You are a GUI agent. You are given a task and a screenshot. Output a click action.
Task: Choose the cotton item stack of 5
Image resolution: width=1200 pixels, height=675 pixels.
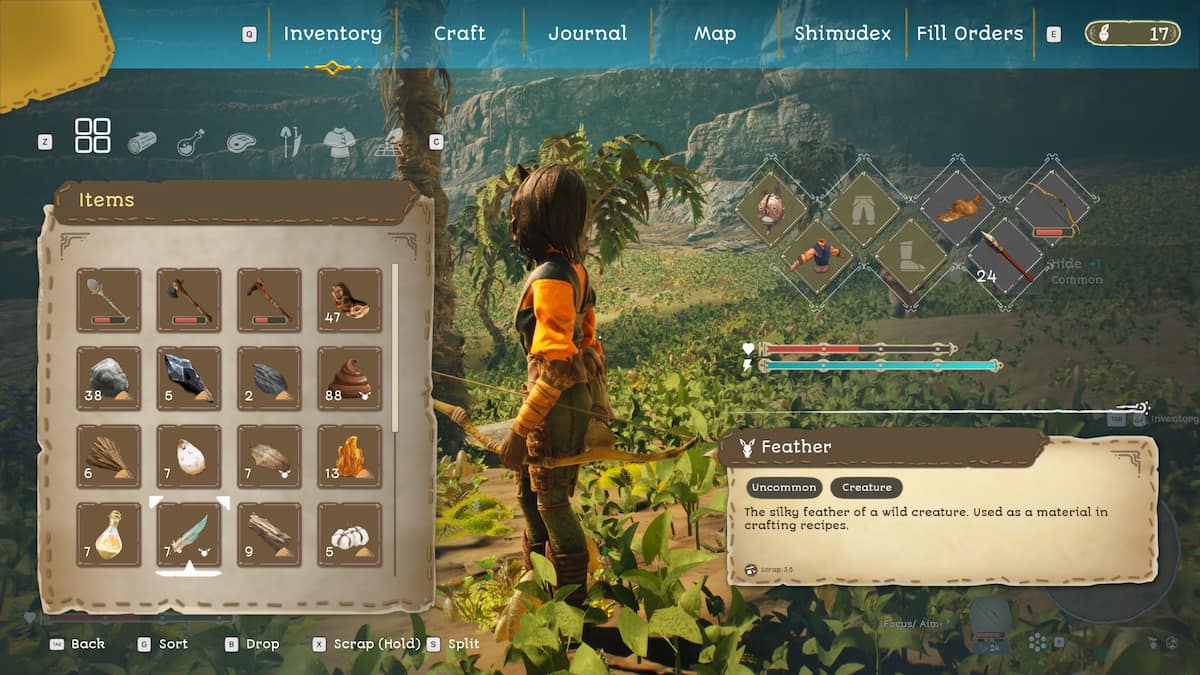[349, 535]
